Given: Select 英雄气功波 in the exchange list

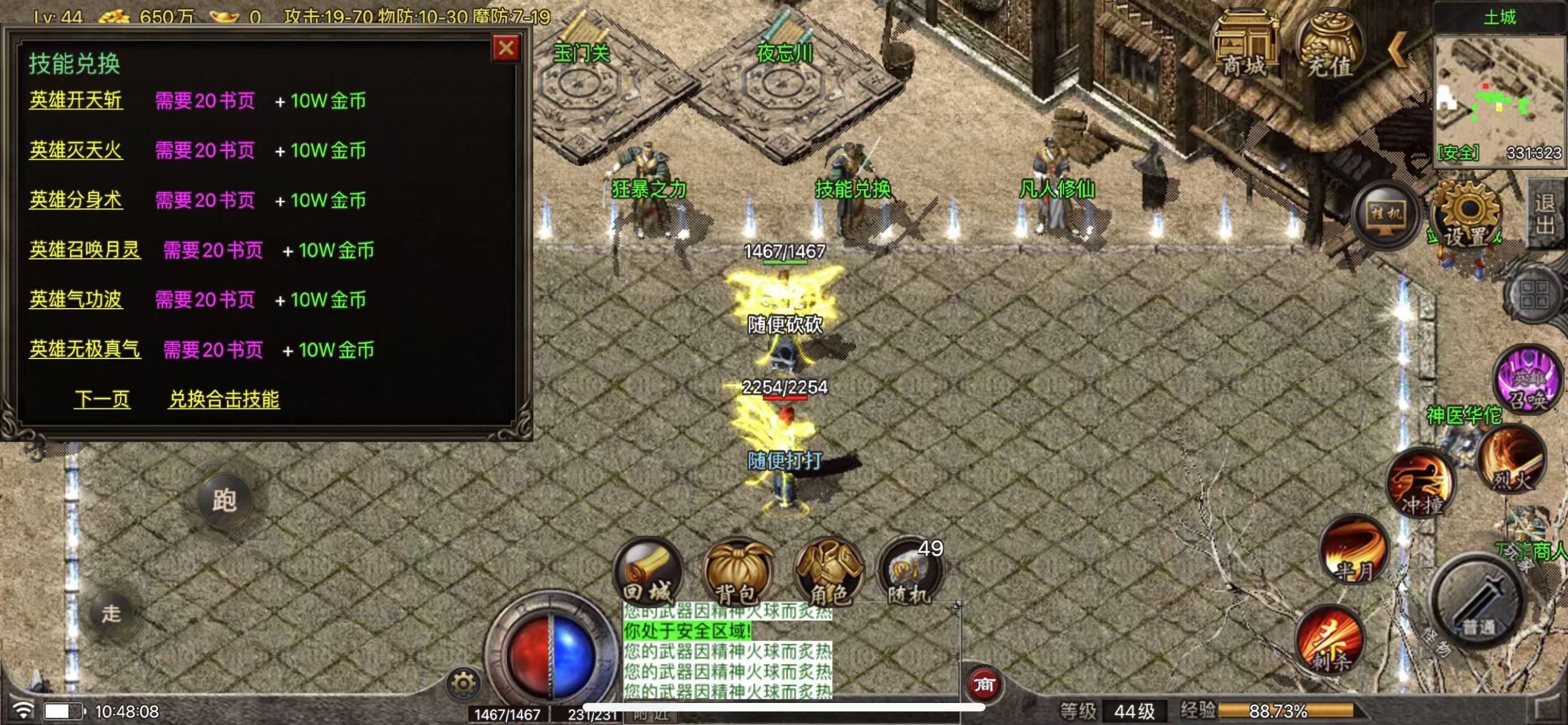Looking at the screenshot, I should point(76,300).
